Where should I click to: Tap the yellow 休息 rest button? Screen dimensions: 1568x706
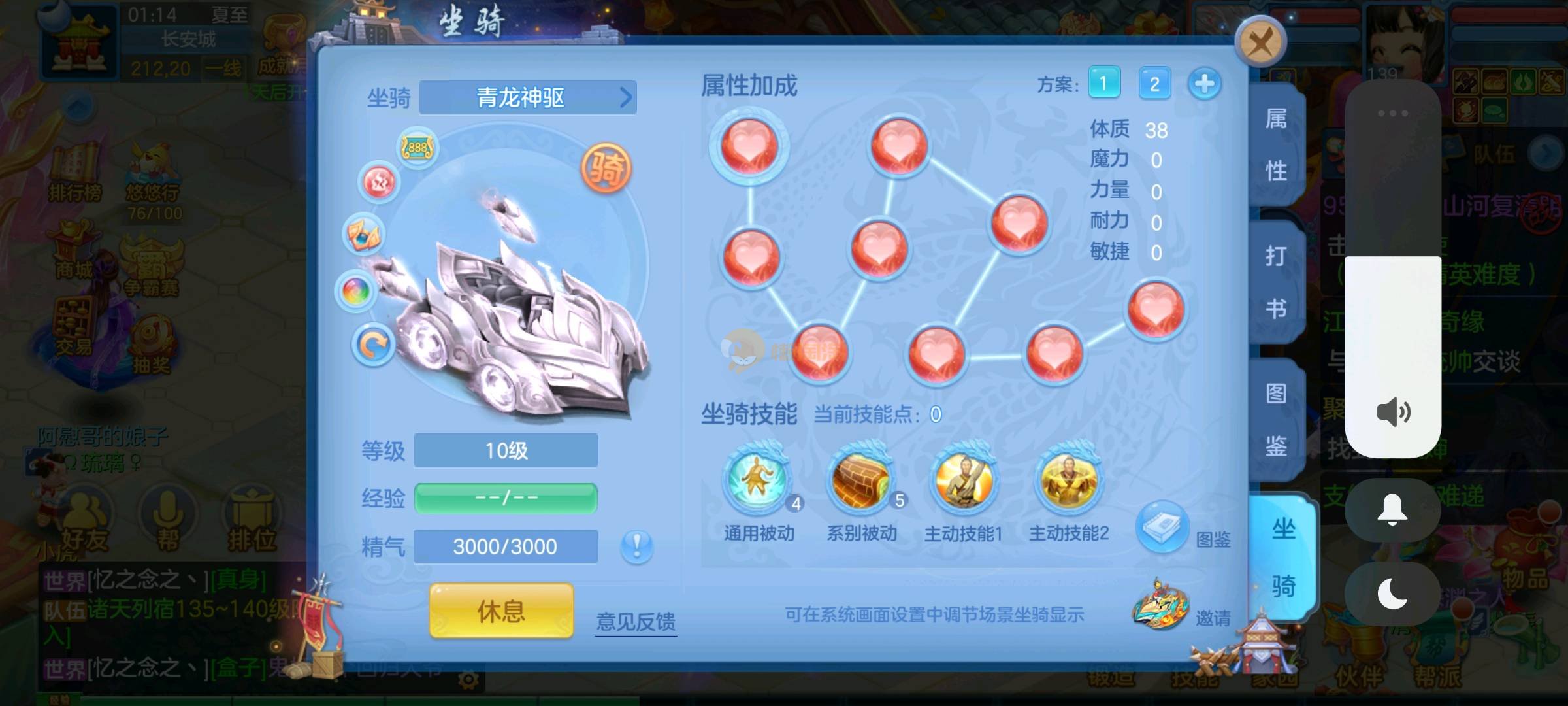point(501,611)
